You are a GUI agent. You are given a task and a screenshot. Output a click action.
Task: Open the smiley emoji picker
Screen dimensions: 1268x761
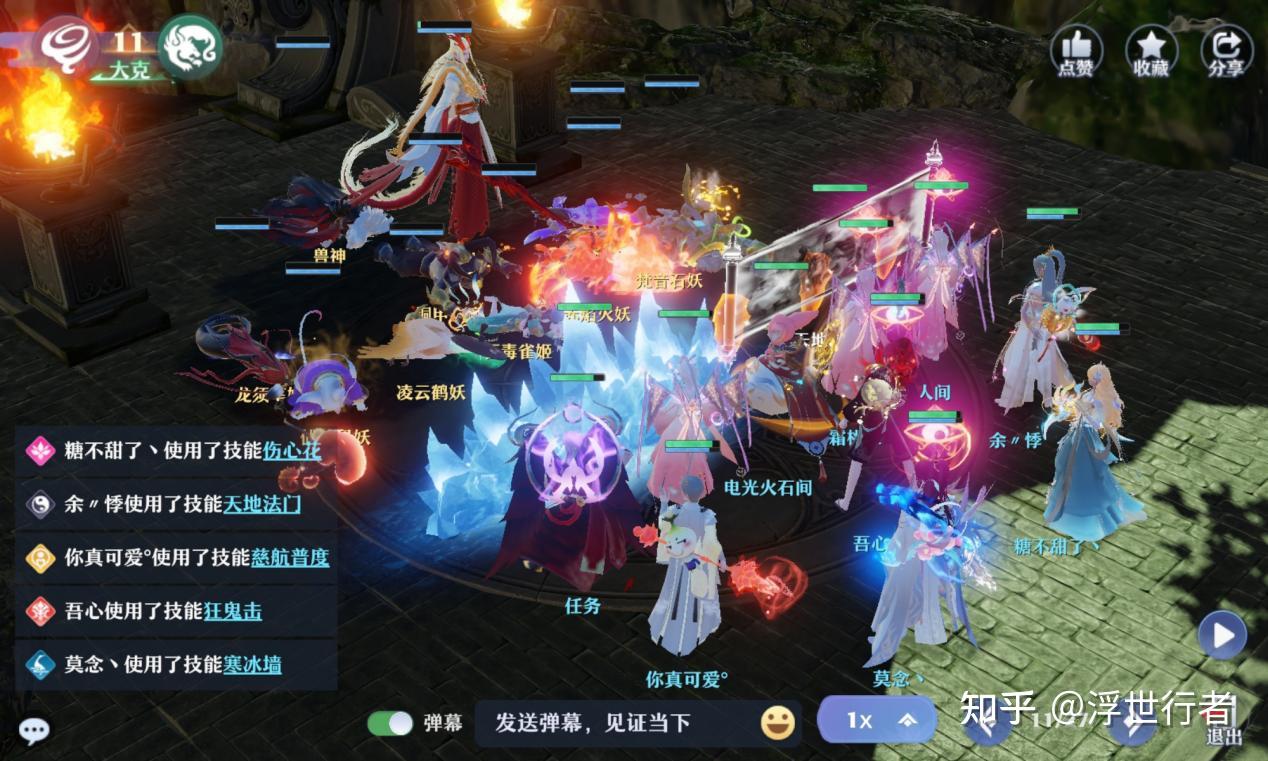click(x=777, y=722)
